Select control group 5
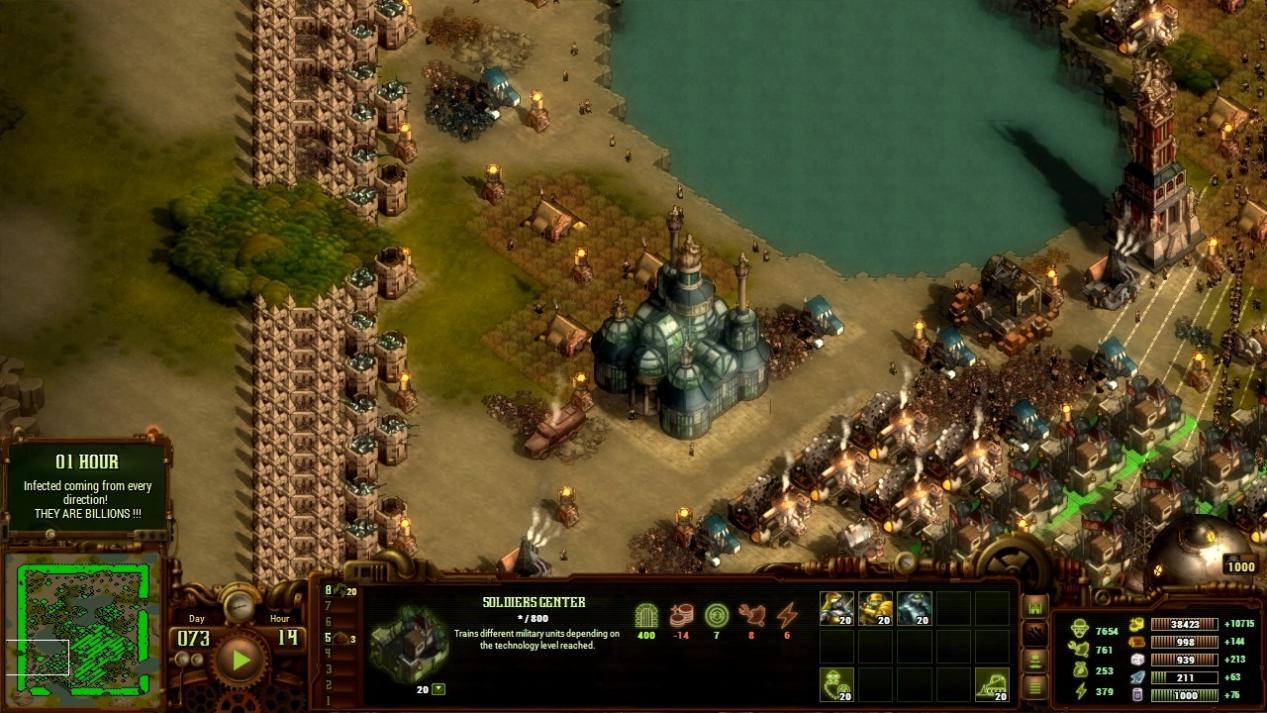The height and width of the screenshot is (713, 1267). tap(328, 638)
